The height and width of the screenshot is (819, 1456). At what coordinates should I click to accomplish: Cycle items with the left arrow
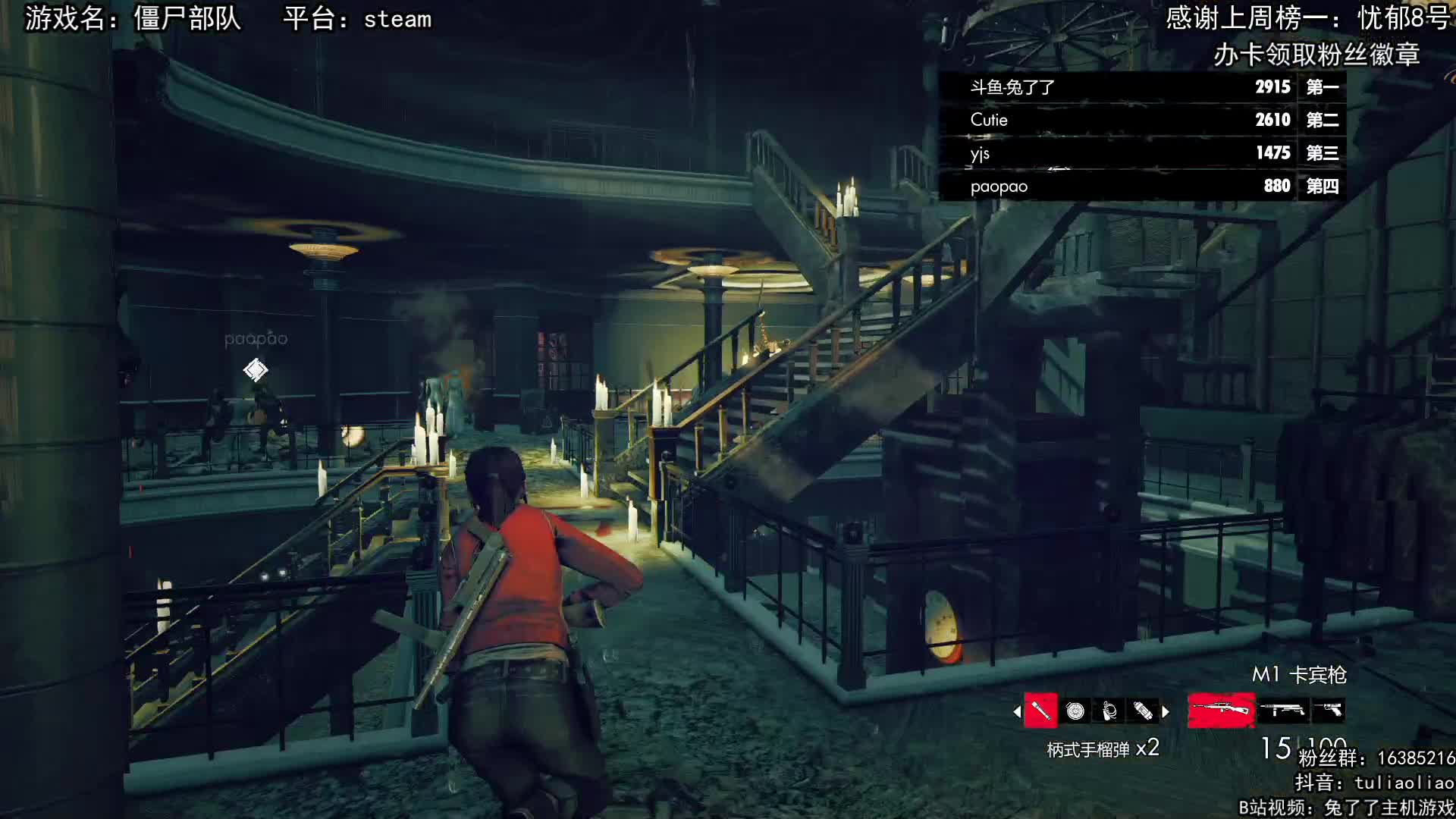point(1017,711)
